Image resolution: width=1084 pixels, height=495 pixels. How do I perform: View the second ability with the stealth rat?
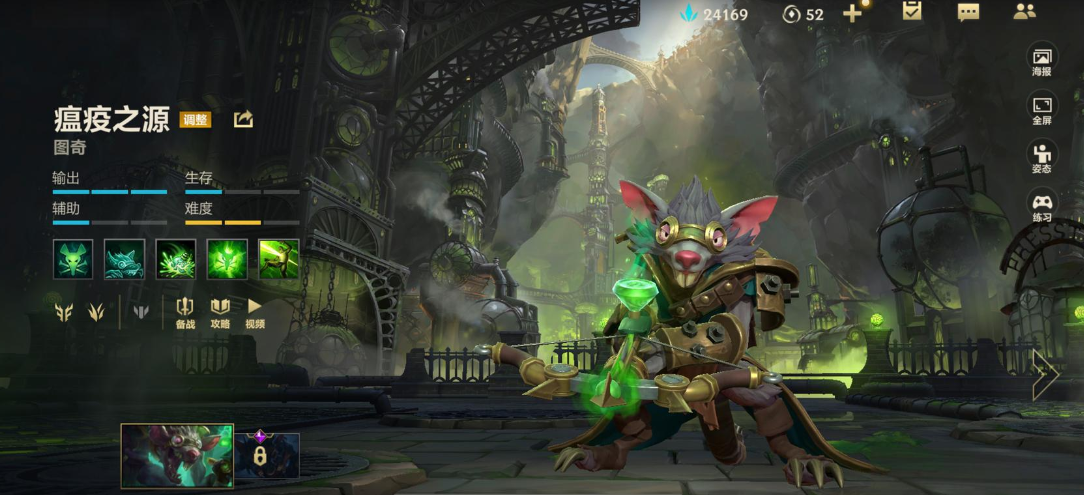(124, 259)
